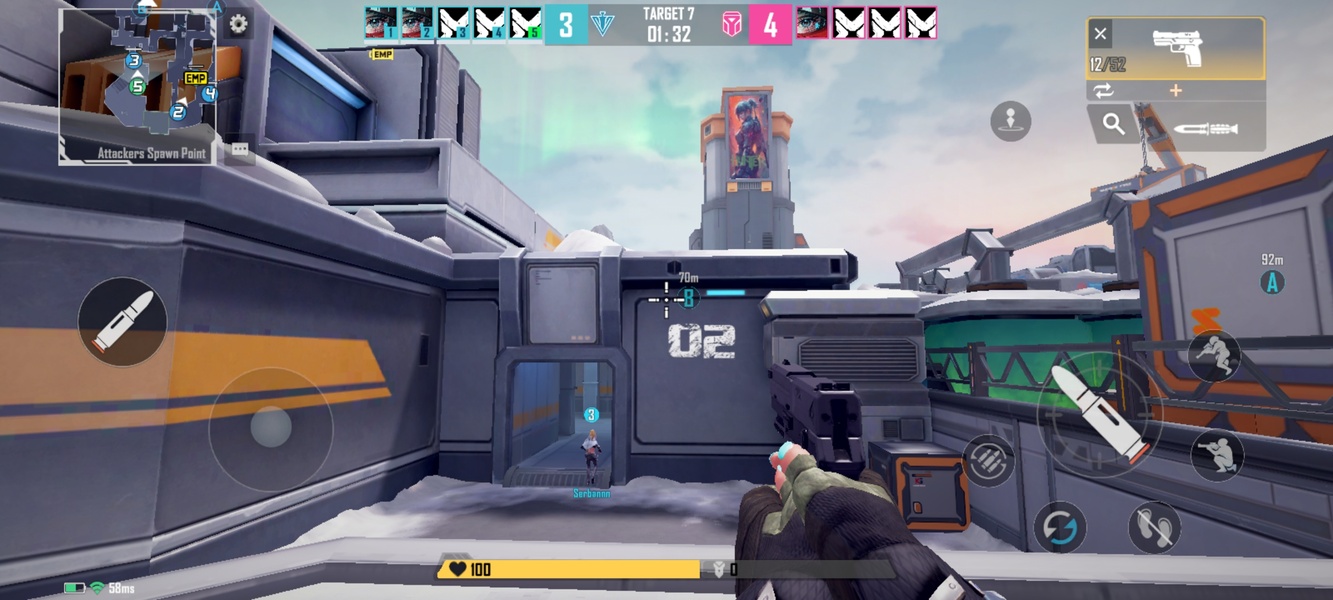Tap the left-side bullet fire button

[123, 321]
